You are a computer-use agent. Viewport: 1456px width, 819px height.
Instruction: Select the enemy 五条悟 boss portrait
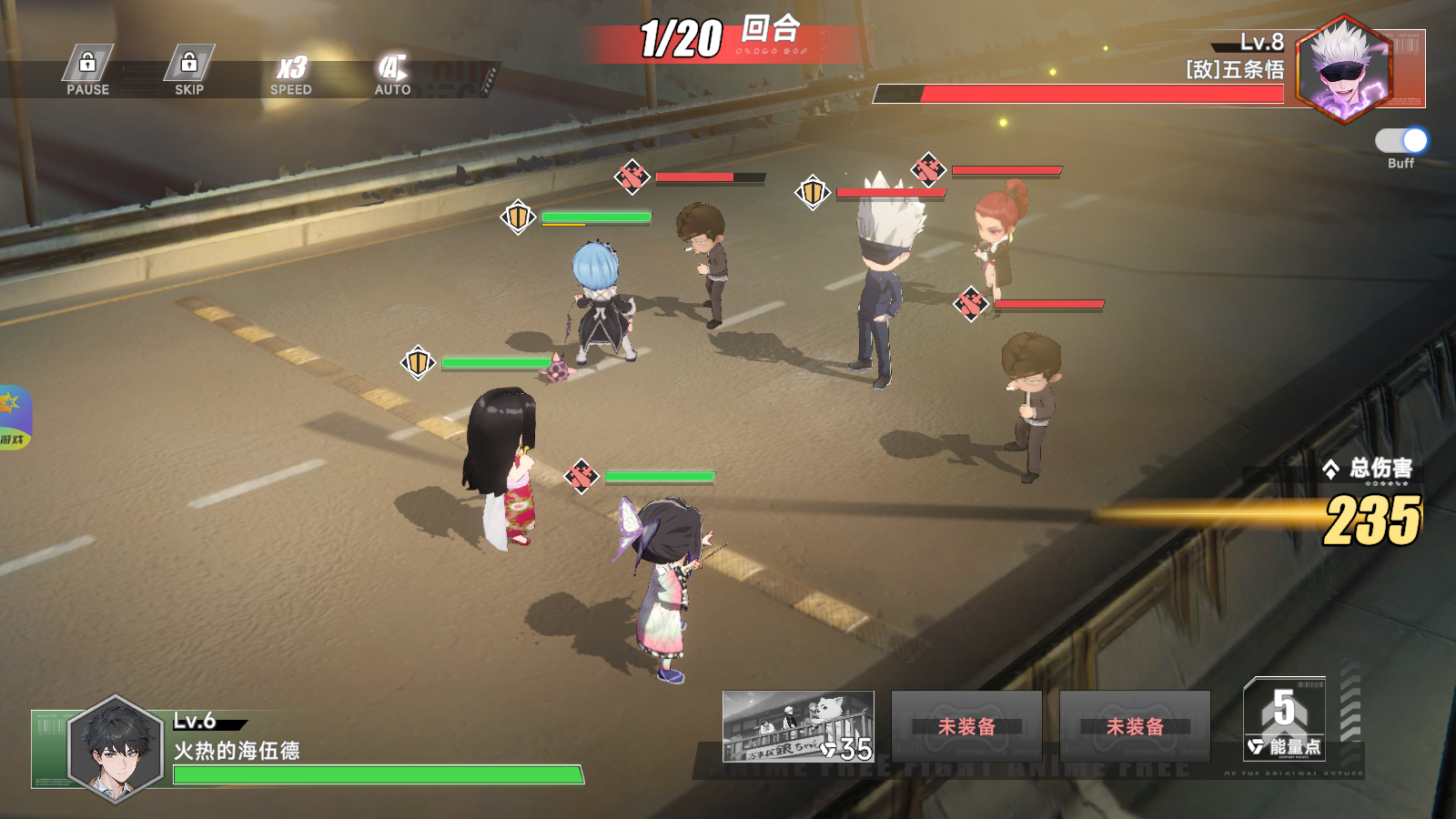tap(1344, 69)
